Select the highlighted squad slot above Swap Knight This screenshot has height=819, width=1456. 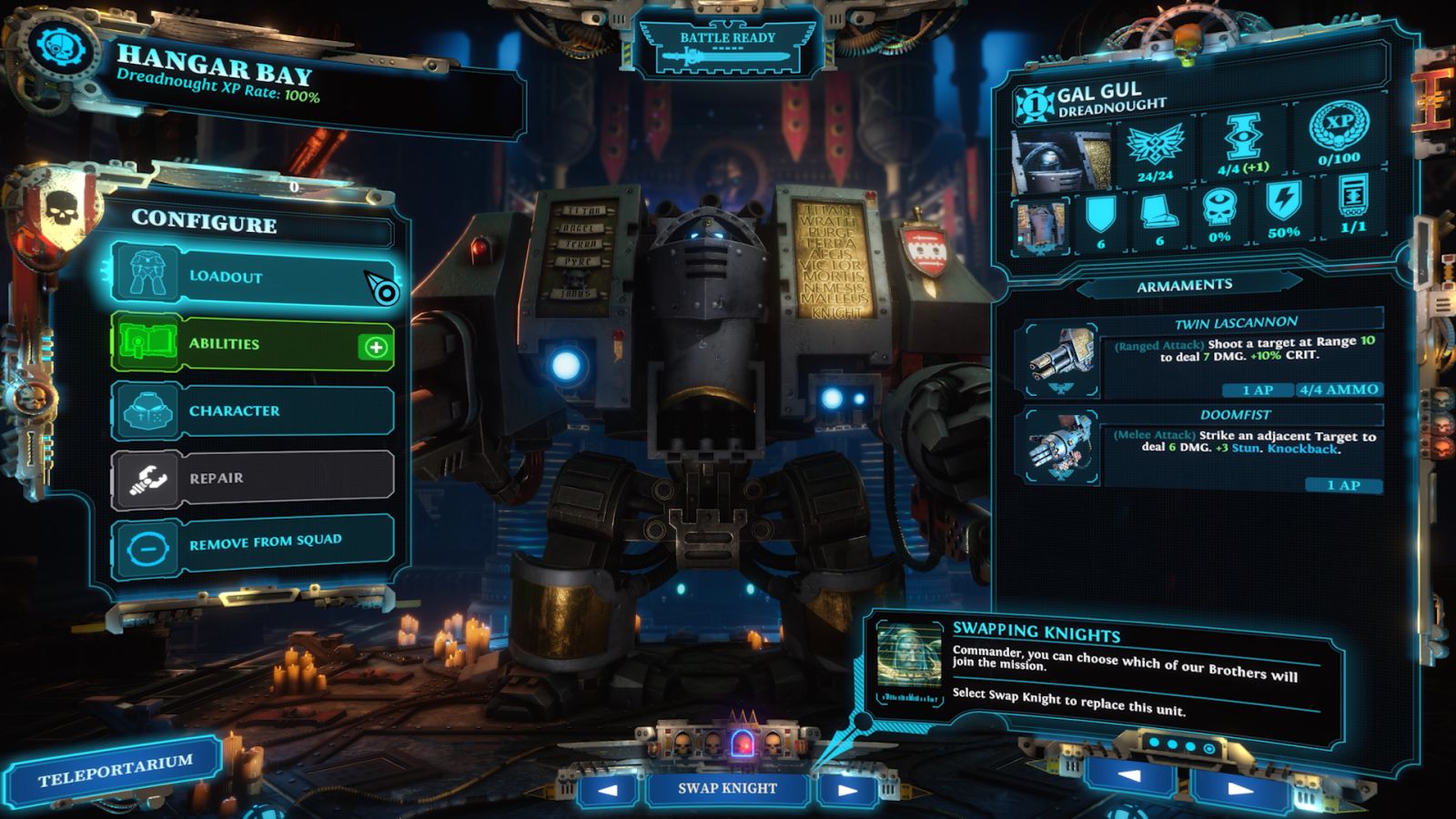[x=743, y=743]
